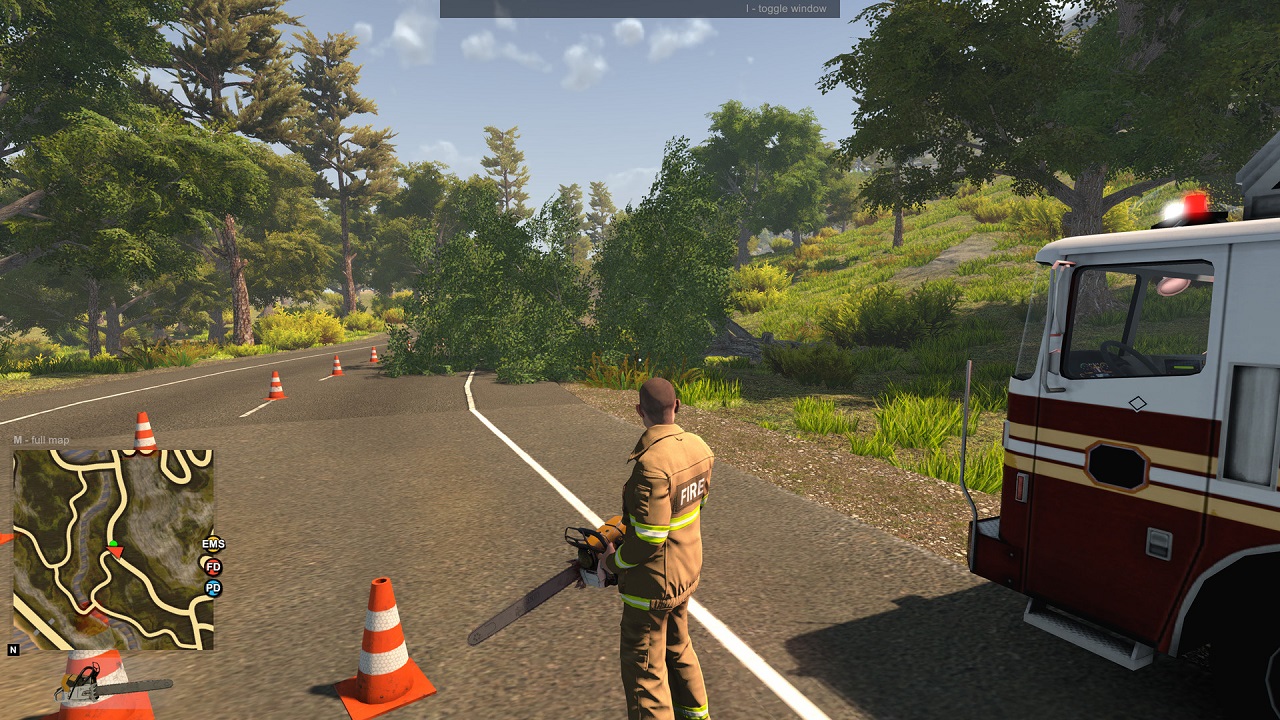This screenshot has width=1280, height=720.
Task: Click the toggle window bar at the top
Action: [x=639, y=9]
